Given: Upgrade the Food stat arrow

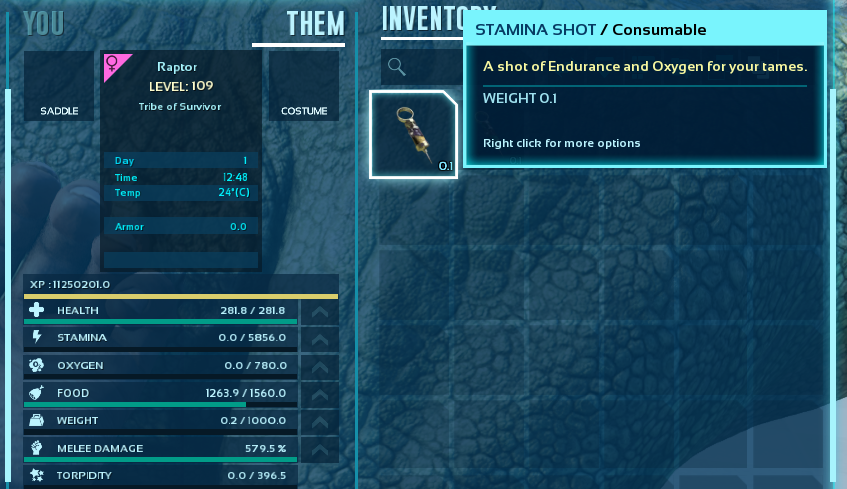Looking at the screenshot, I should (x=319, y=393).
